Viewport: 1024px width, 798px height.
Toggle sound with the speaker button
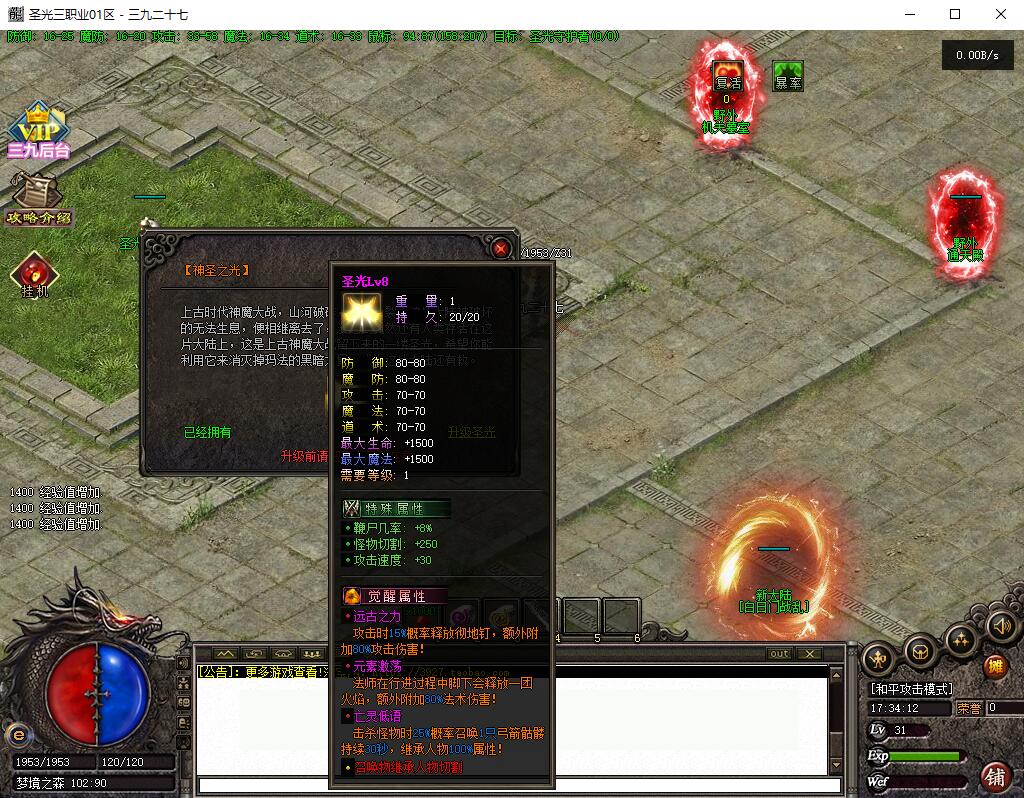[1001, 627]
